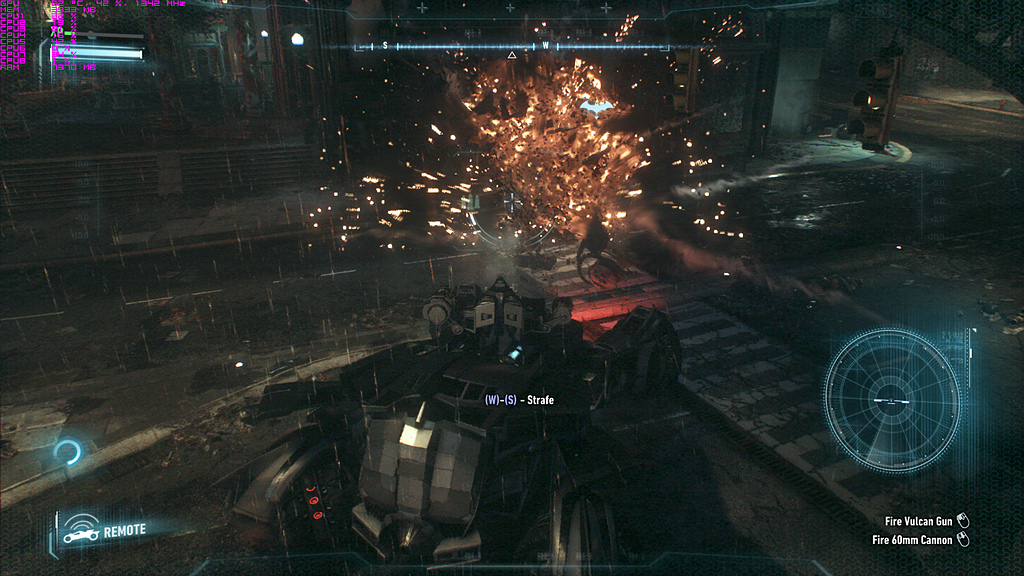
Task: Select the Batmobile REMOTE indicator
Action: [103, 530]
